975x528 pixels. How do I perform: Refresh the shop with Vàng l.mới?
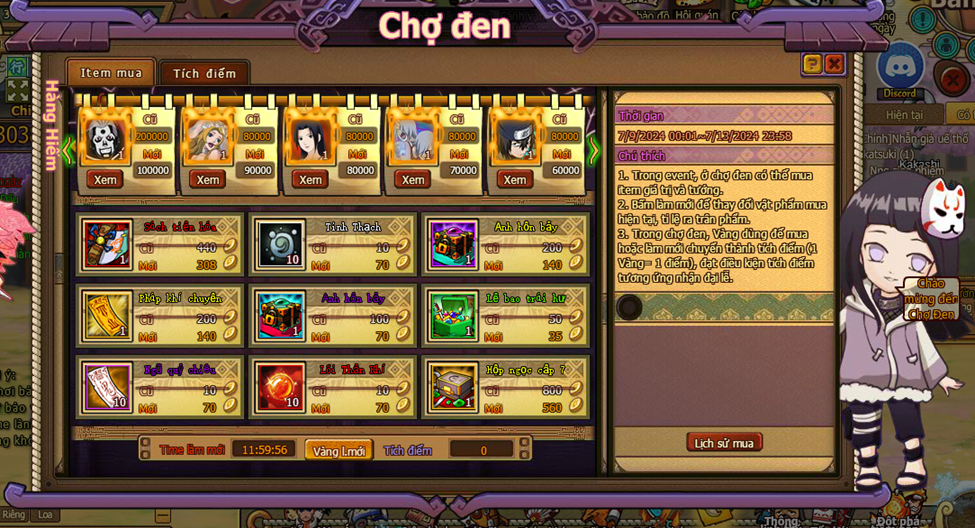pos(338,450)
